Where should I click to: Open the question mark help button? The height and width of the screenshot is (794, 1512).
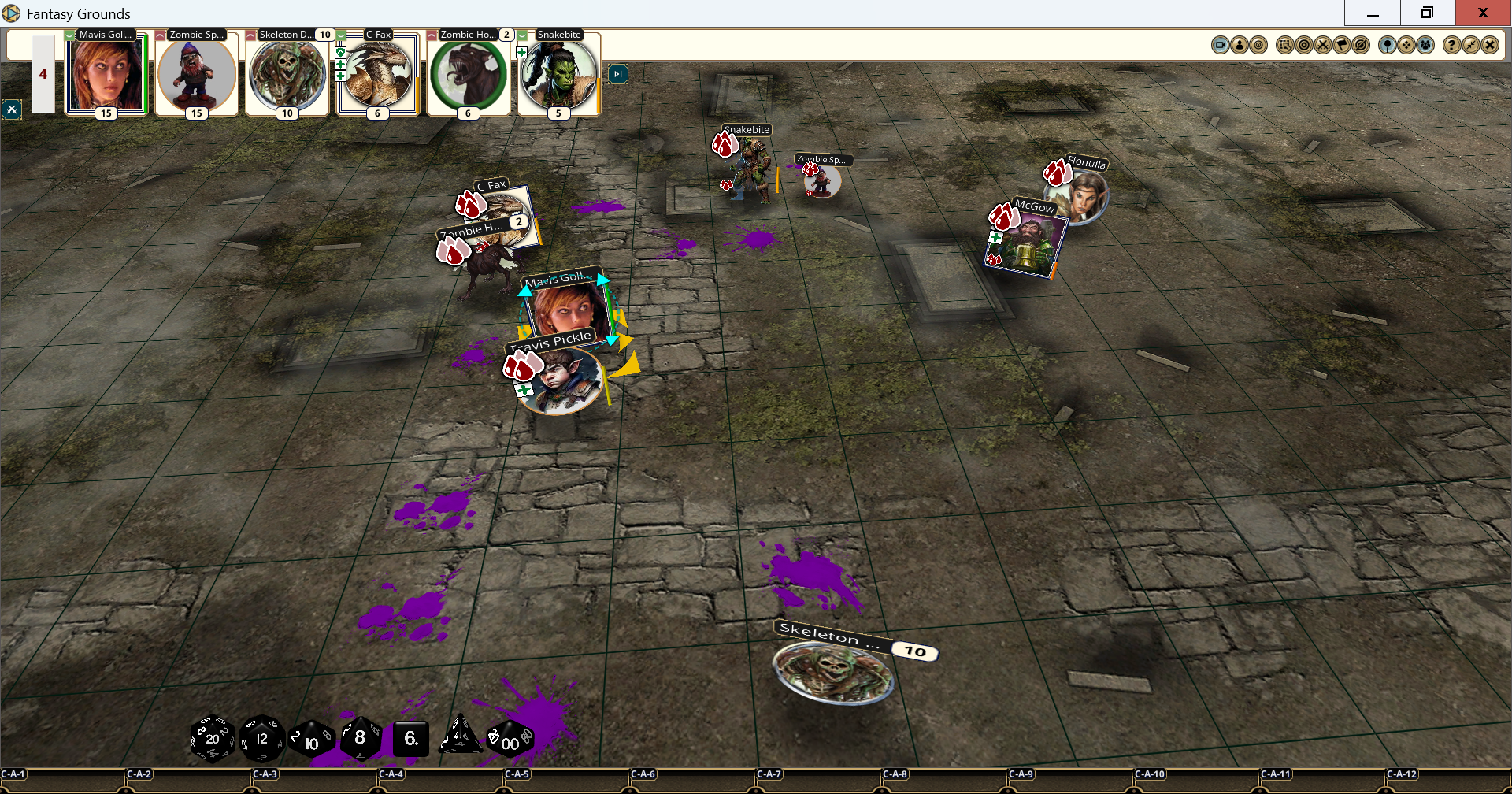(x=1451, y=45)
